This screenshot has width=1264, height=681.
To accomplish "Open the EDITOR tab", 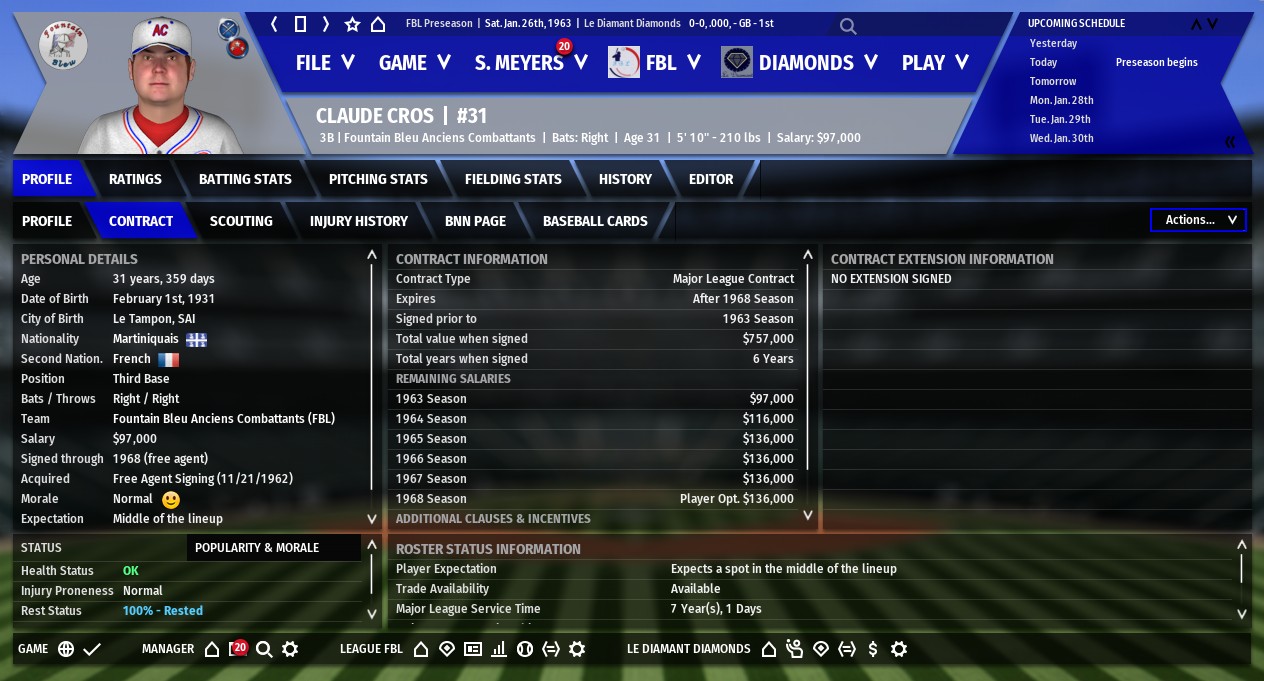I will pyautogui.click(x=711, y=179).
